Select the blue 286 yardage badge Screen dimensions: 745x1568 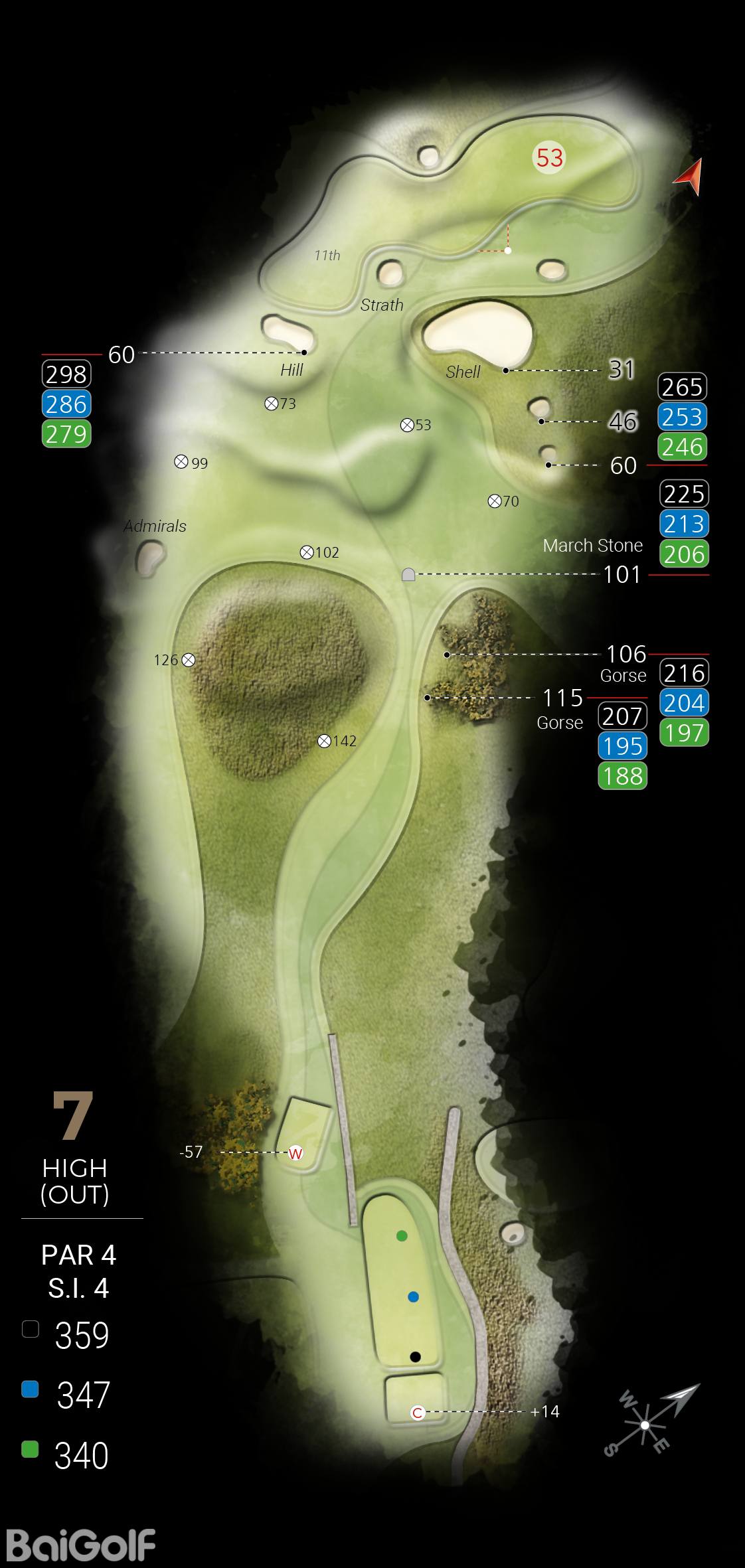[66, 404]
